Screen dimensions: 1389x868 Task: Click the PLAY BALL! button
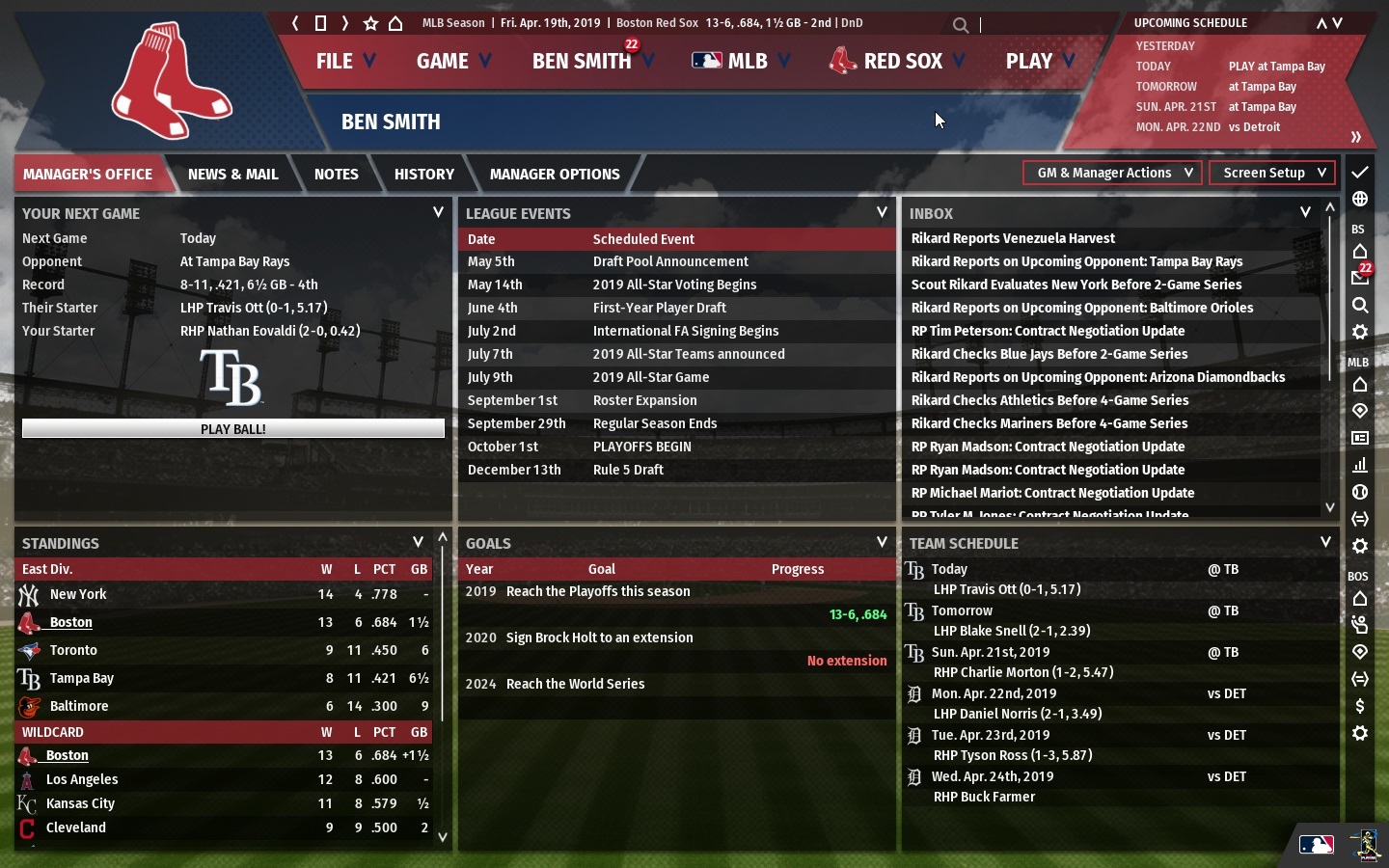coord(232,428)
